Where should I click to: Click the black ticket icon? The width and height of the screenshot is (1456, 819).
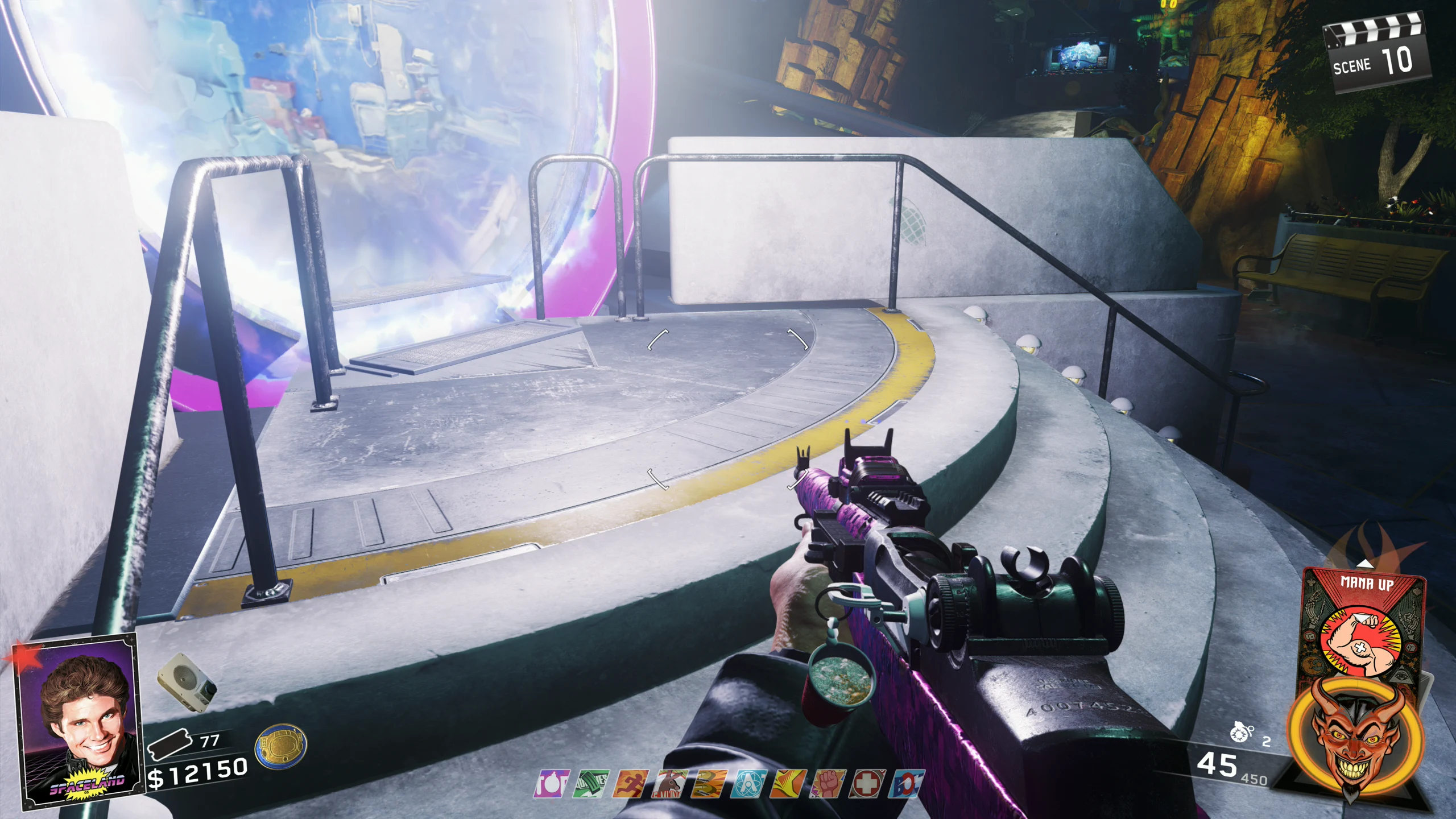coord(168,744)
